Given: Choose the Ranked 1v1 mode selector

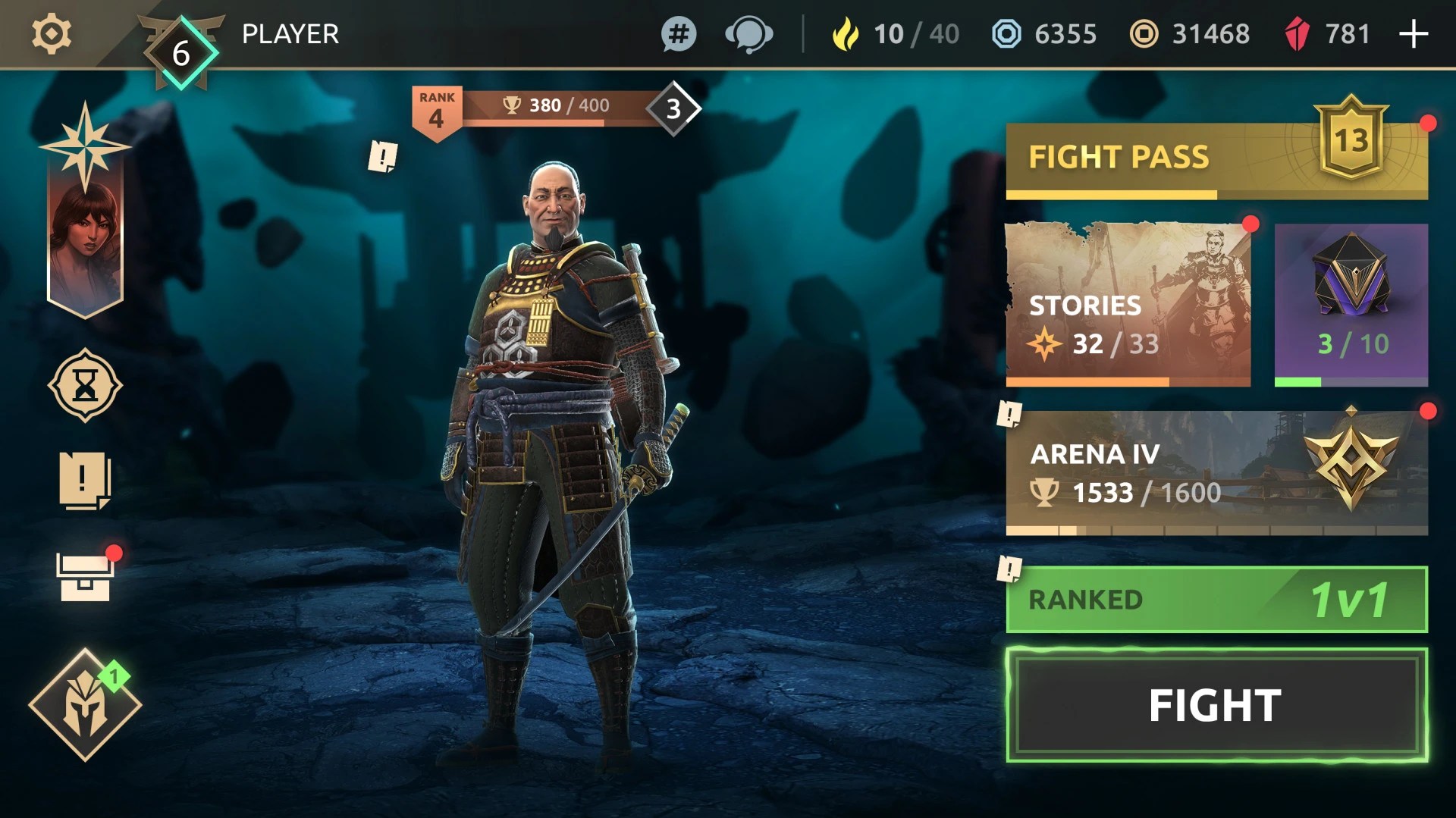Looking at the screenshot, I should click(x=1216, y=600).
